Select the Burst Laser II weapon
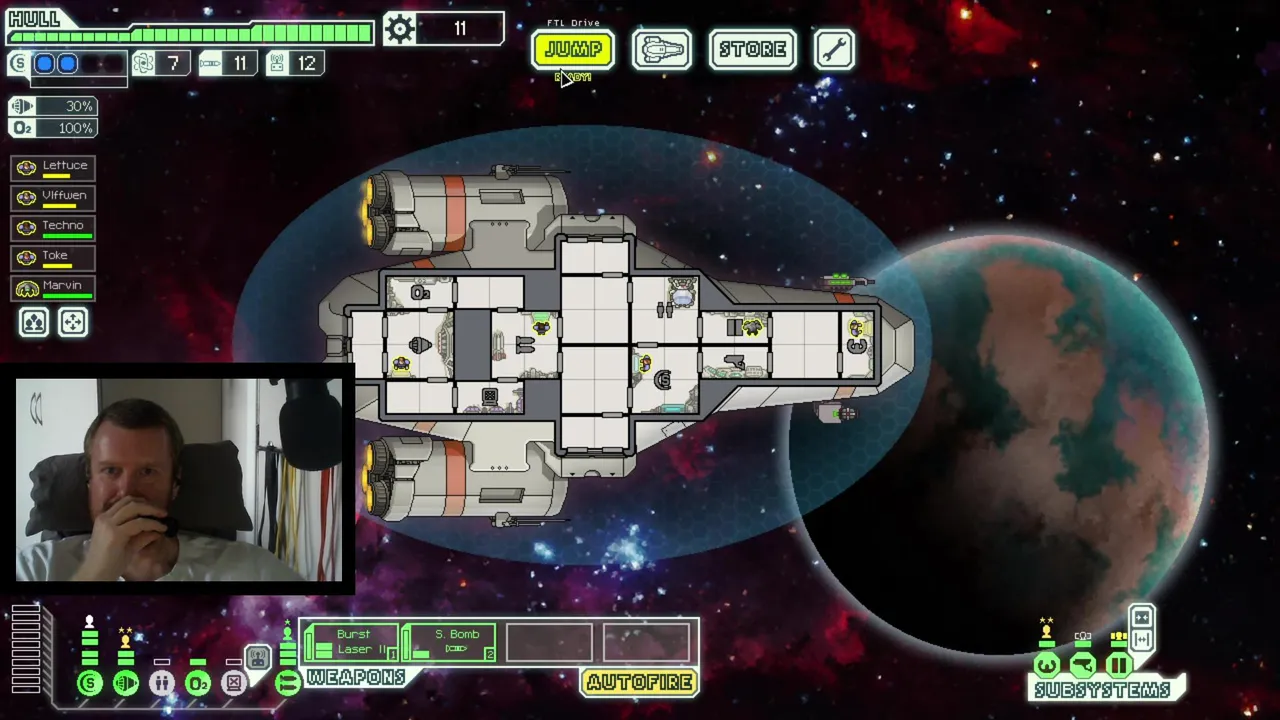The width and height of the screenshot is (1280, 720). tap(351, 643)
